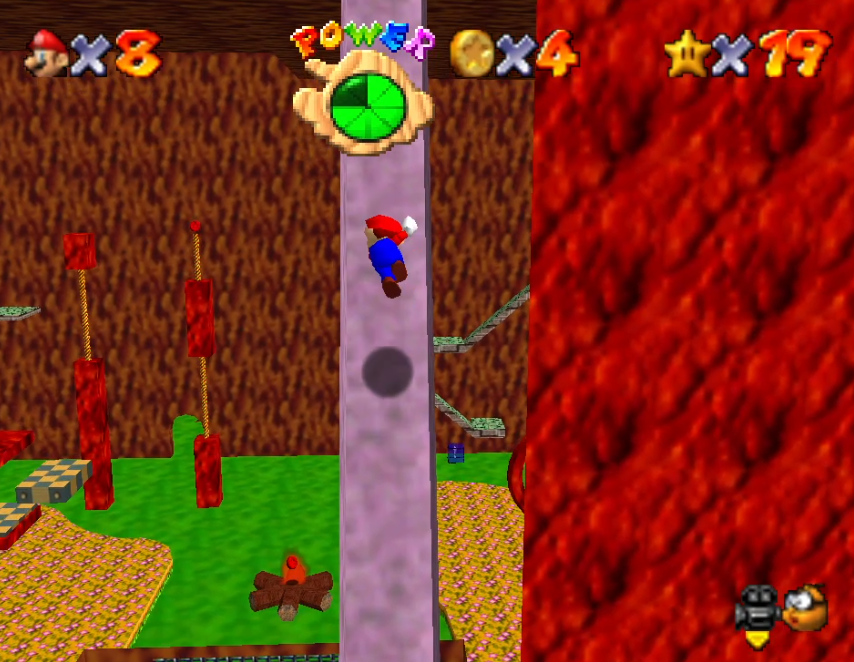Click the Lakitu camera mode icon
The height and width of the screenshot is (662, 854).
(805, 608)
